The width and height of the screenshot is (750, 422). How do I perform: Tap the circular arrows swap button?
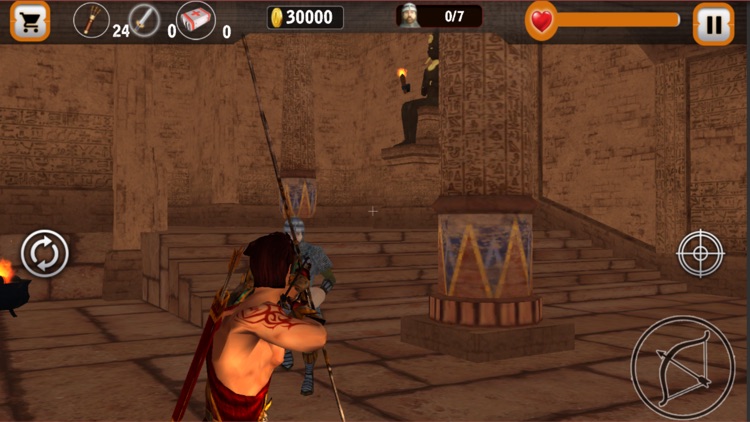45,254
